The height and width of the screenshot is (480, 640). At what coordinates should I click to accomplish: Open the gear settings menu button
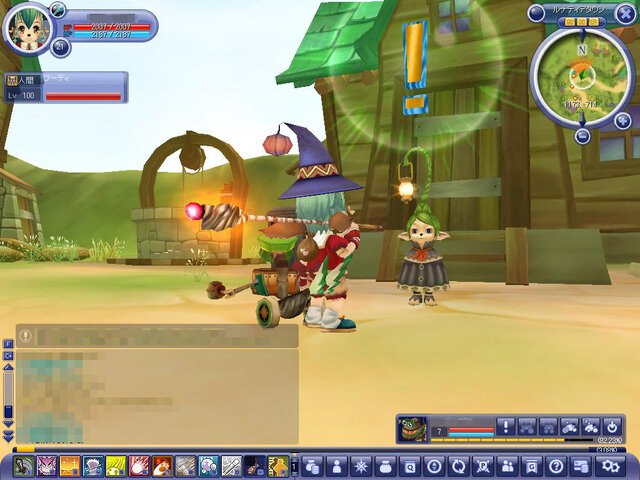(x=608, y=465)
